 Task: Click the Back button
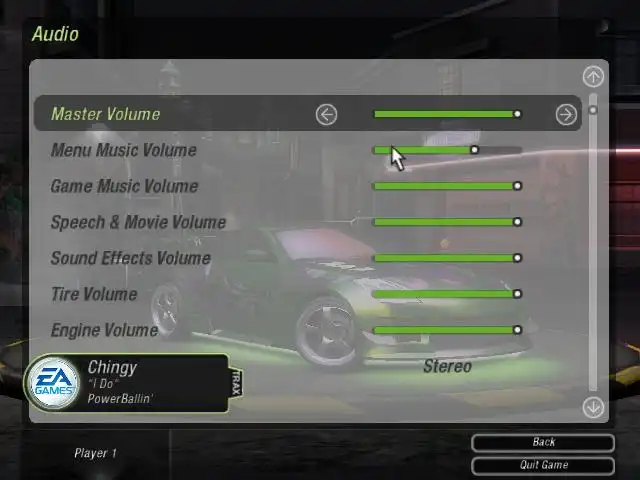543,442
